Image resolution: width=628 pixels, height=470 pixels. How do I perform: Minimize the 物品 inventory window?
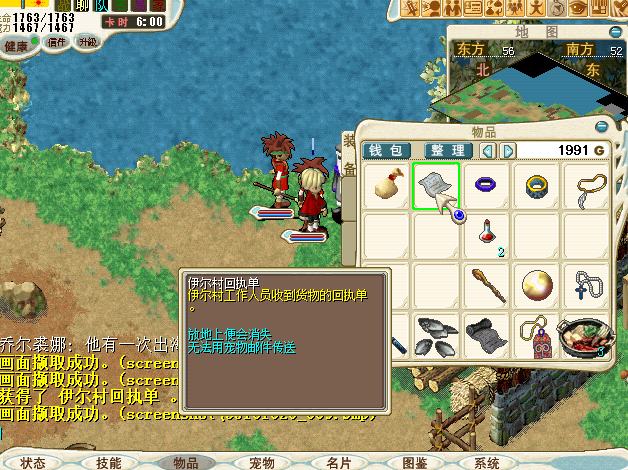(601, 129)
